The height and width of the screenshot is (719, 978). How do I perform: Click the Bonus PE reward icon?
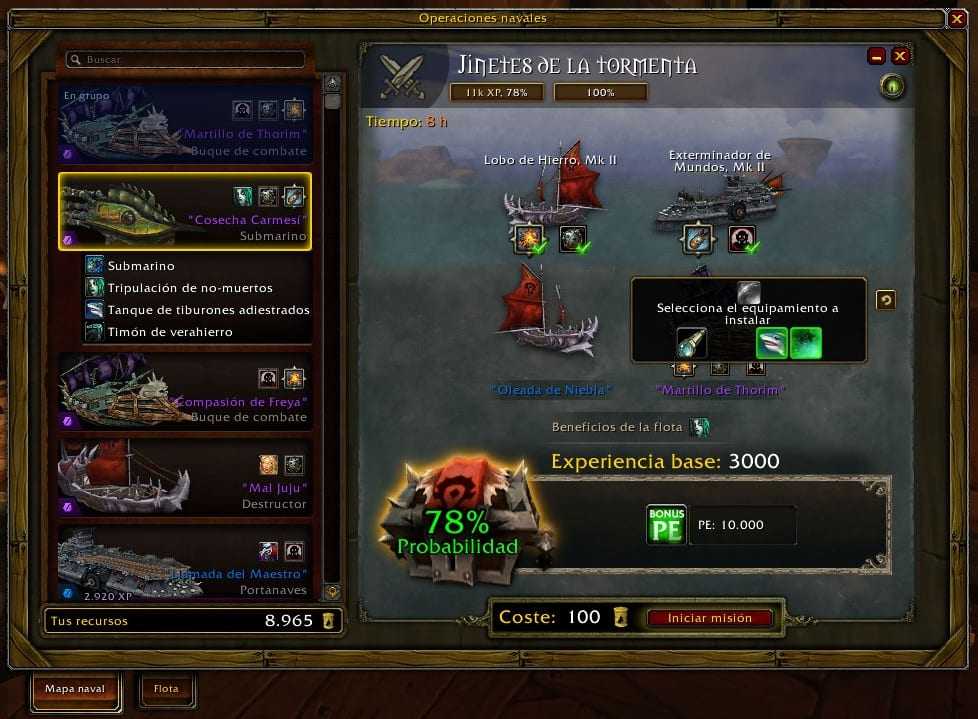pos(666,525)
